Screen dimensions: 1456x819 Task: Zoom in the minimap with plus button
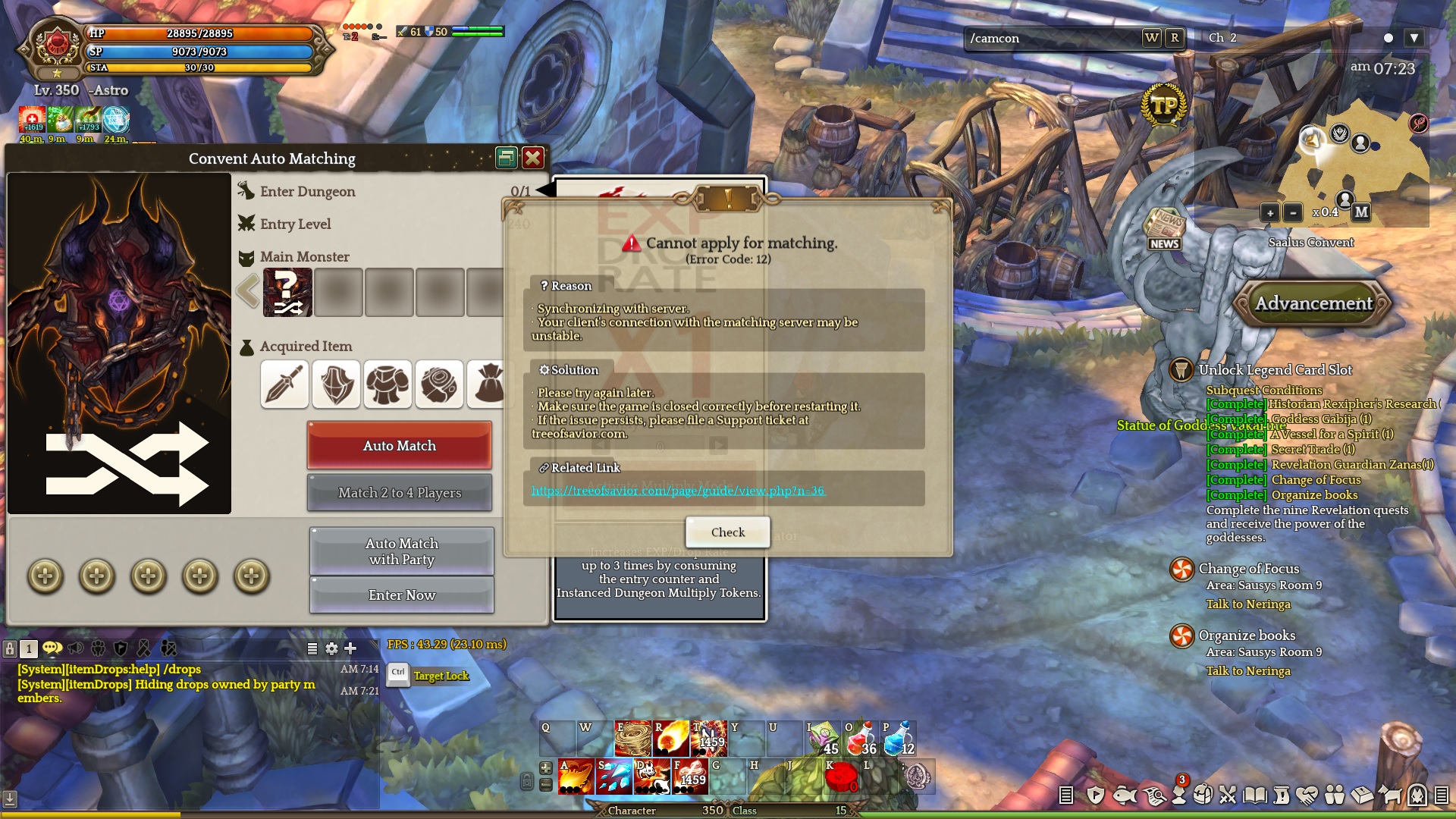point(1269,213)
